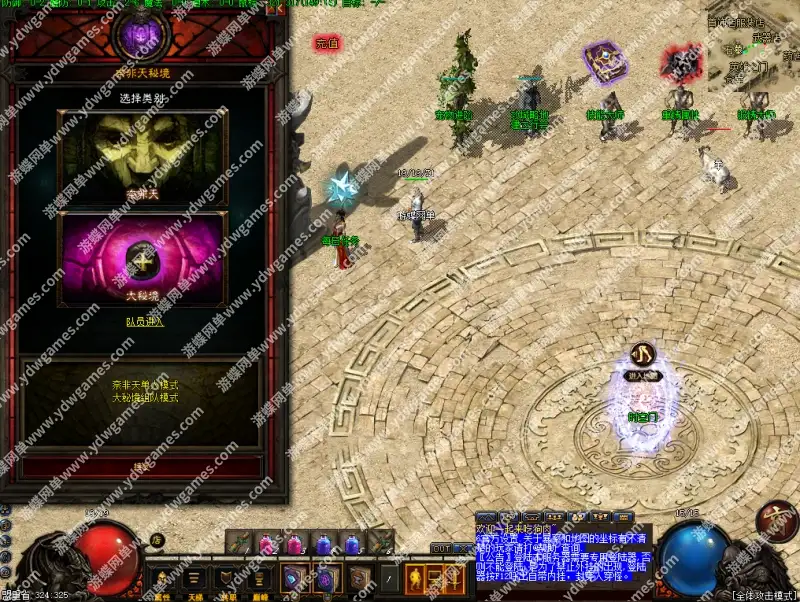Image resolution: width=800 pixels, height=602 pixels.
Task: Open the chat message box
Action: [x=563, y=550]
